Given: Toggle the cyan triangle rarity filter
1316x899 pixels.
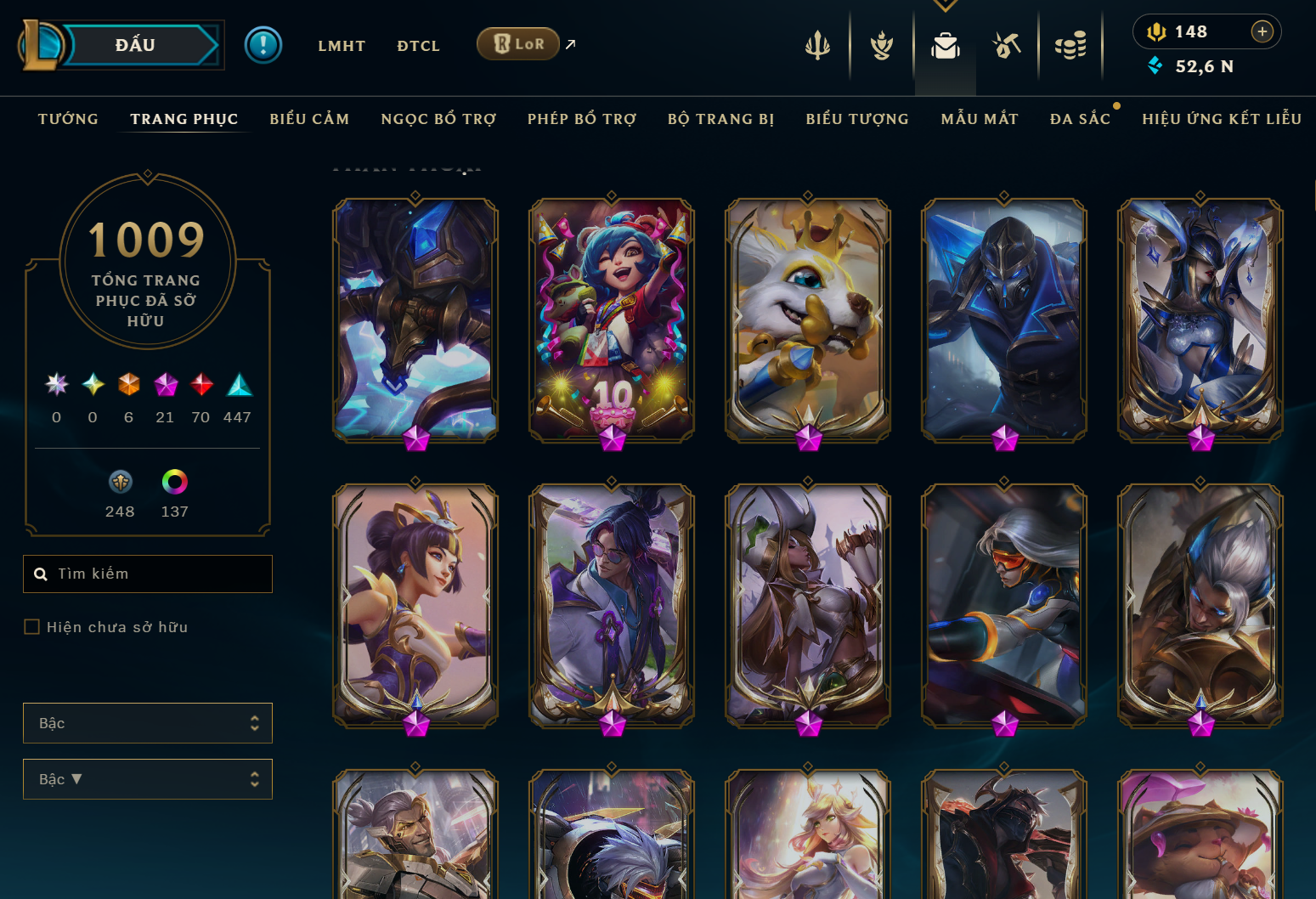Looking at the screenshot, I should click(238, 385).
